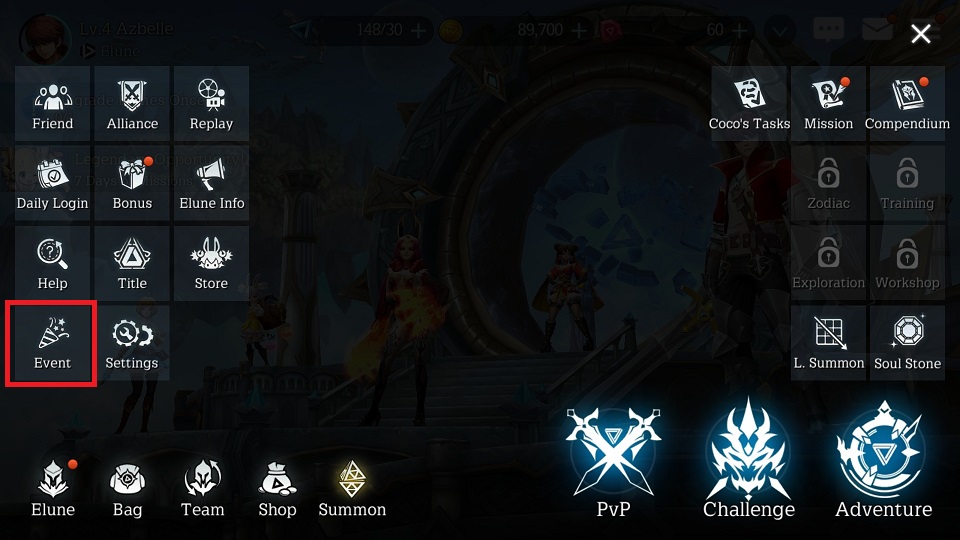Open the Compendium book
This screenshot has width=960, height=540.
tap(907, 103)
